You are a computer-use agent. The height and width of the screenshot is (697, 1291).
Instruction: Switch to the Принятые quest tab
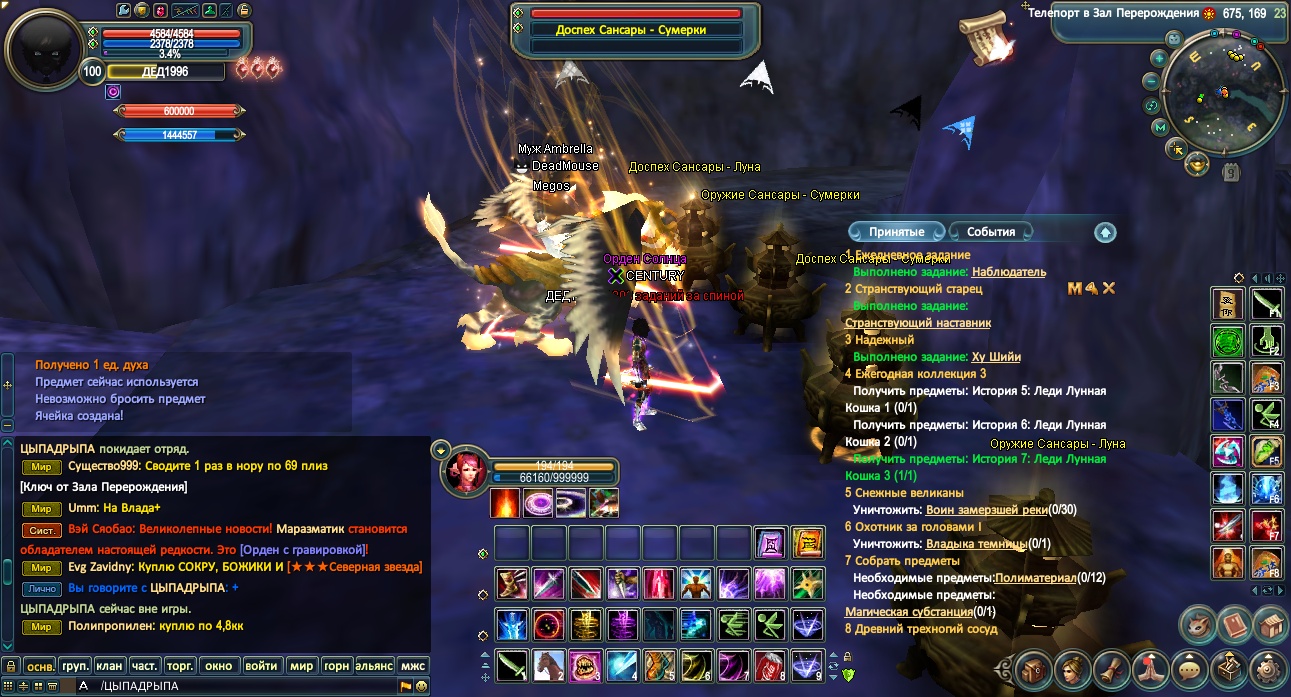[x=895, y=232]
